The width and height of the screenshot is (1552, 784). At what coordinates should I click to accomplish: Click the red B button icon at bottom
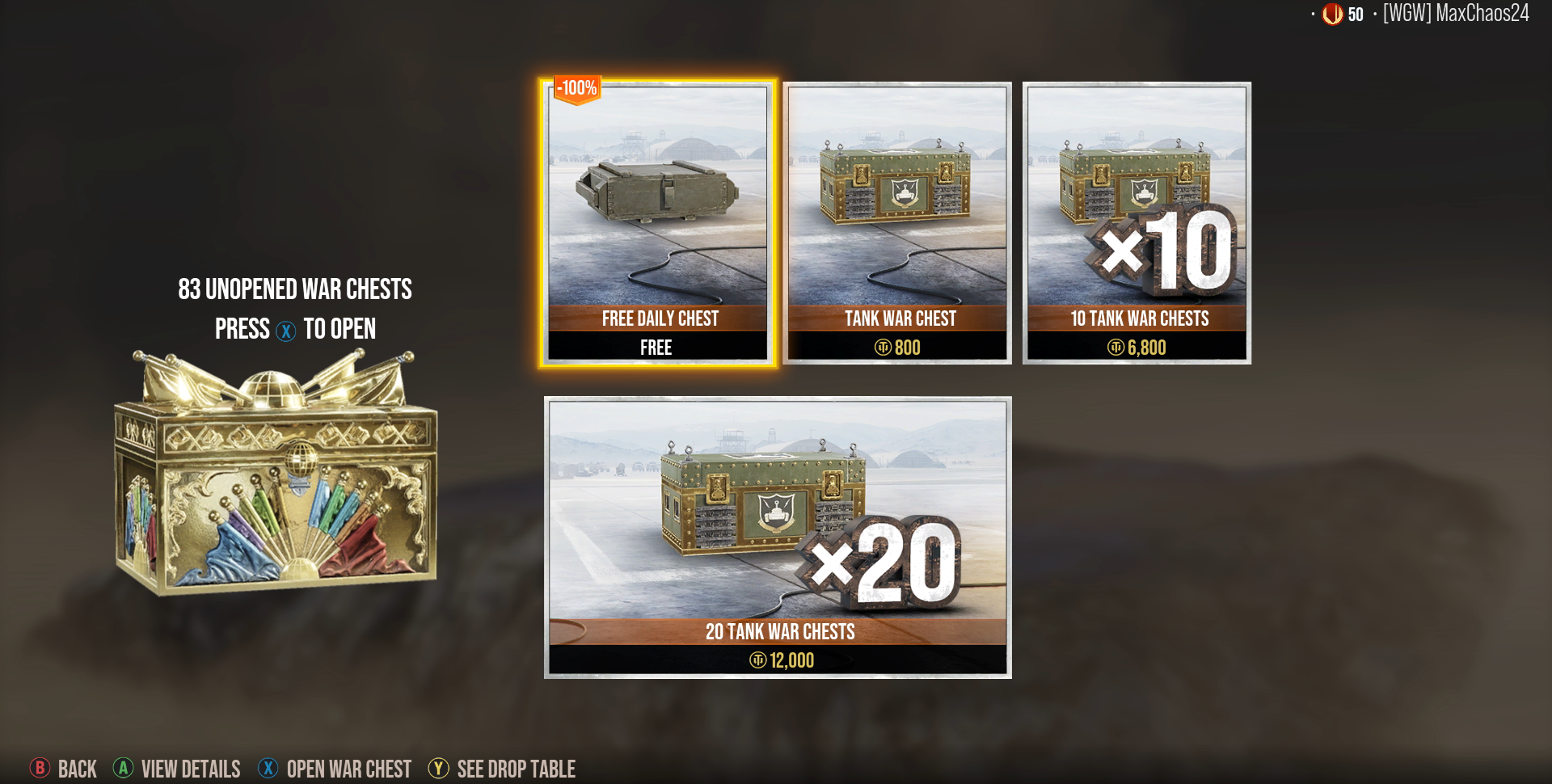tap(39, 769)
